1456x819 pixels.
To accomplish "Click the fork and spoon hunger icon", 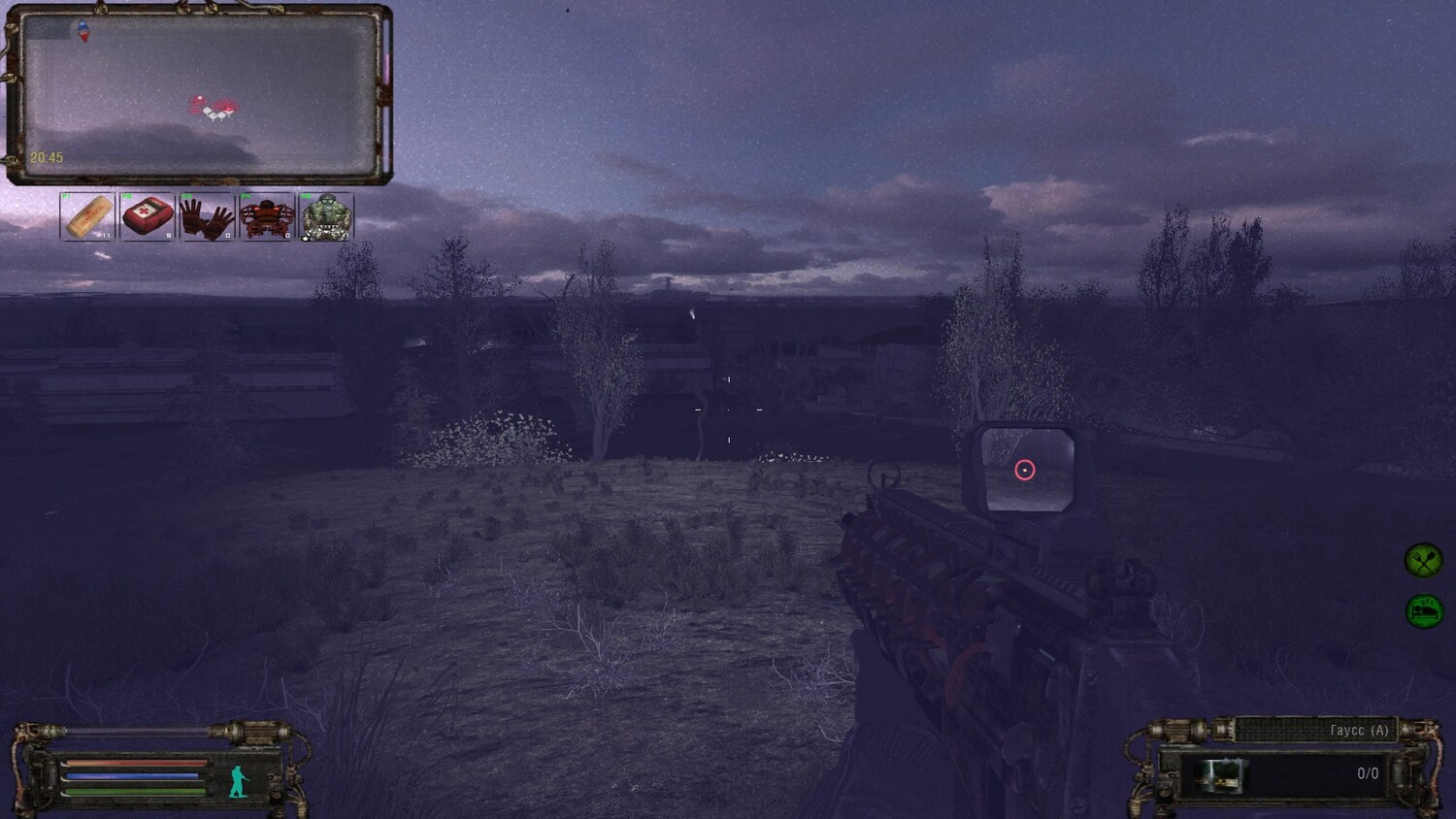I will 1423,560.
